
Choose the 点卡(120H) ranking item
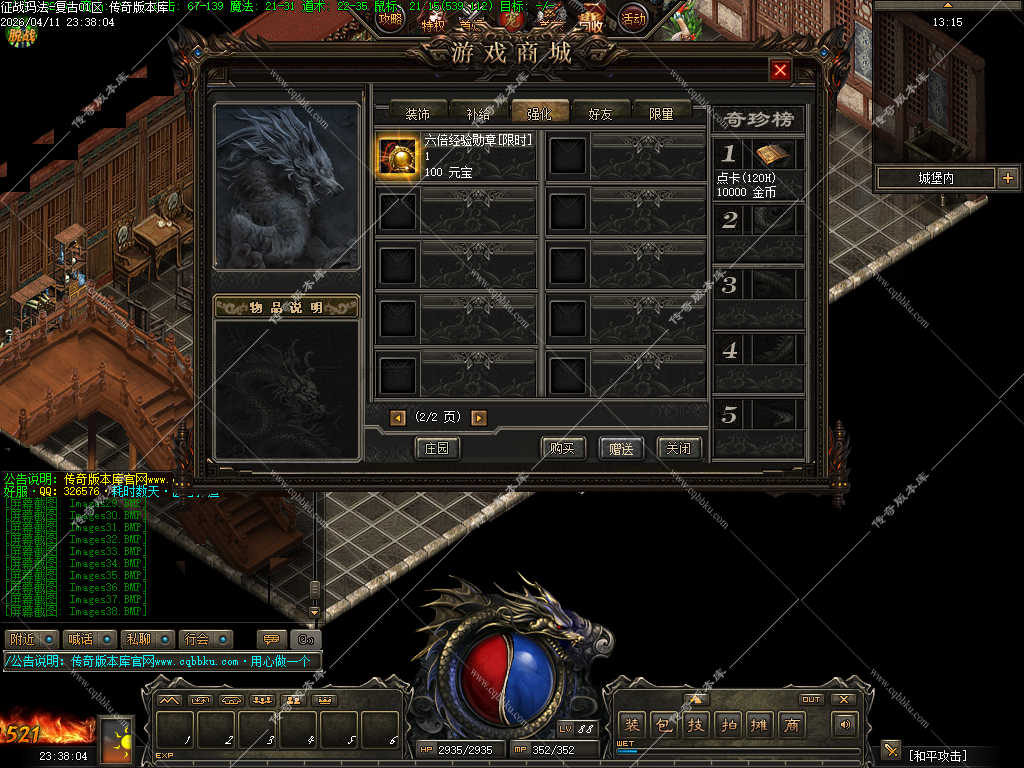coord(772,155)
